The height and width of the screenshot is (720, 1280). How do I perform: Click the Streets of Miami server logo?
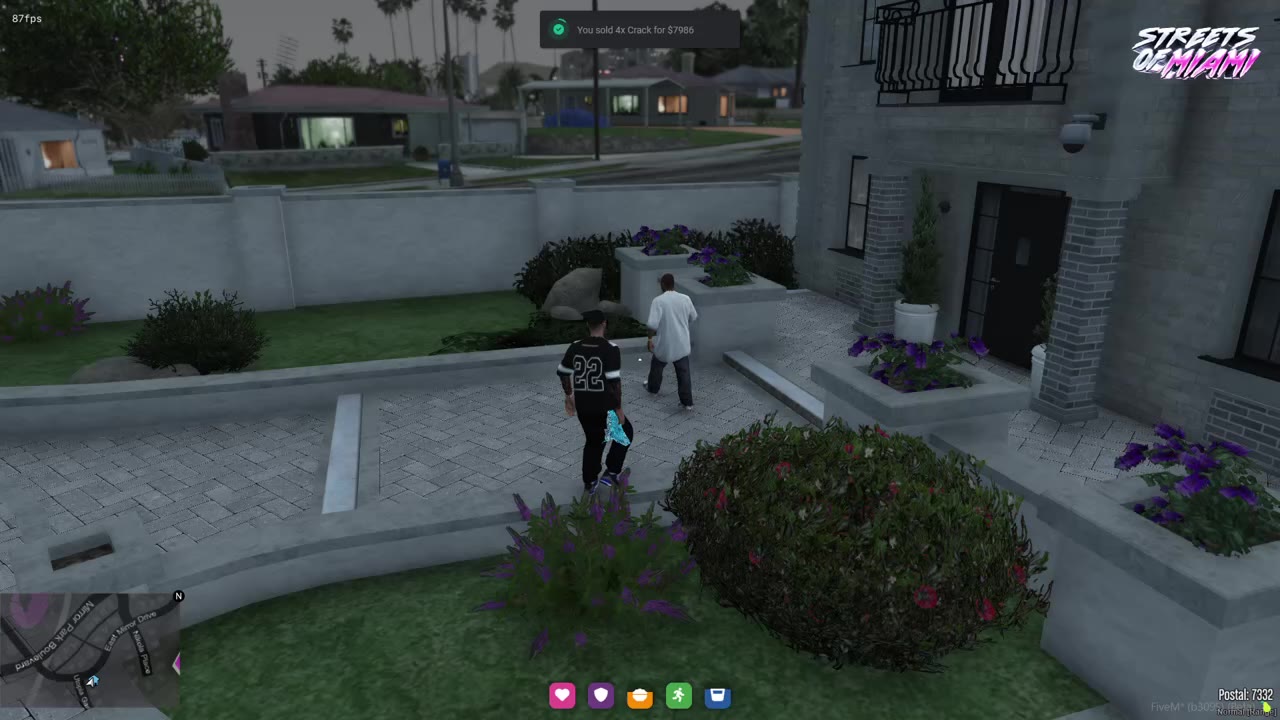[x=1196, y=53]
